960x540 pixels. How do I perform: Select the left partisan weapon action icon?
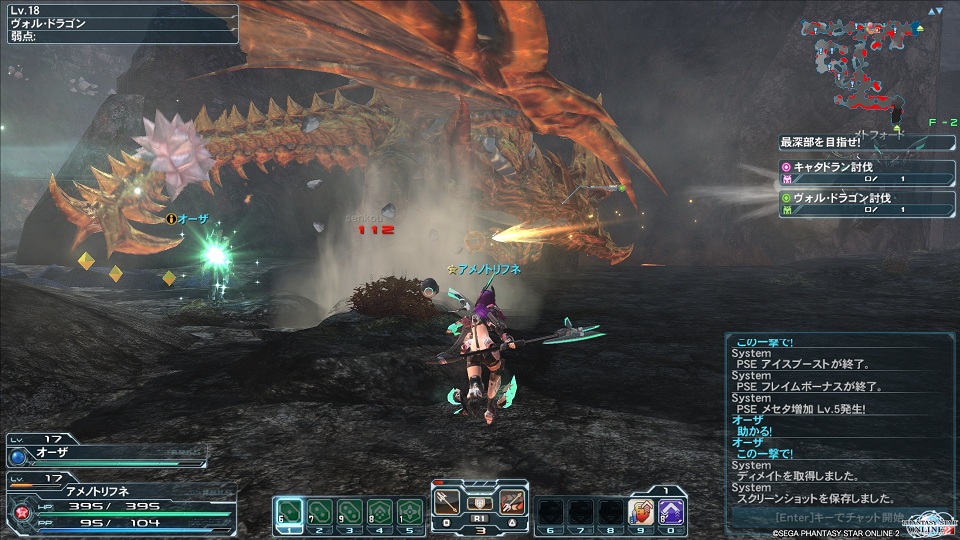point(447,503)
